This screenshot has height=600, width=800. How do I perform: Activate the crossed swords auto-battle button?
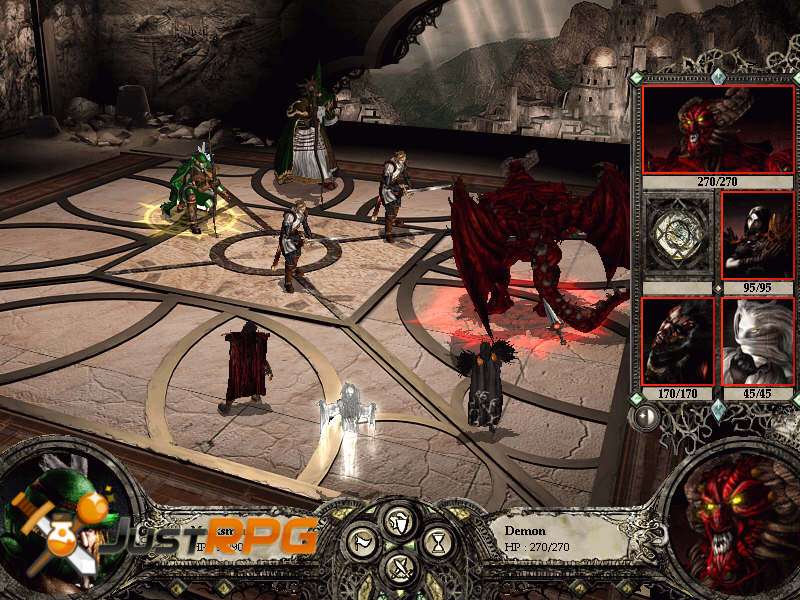399,569
